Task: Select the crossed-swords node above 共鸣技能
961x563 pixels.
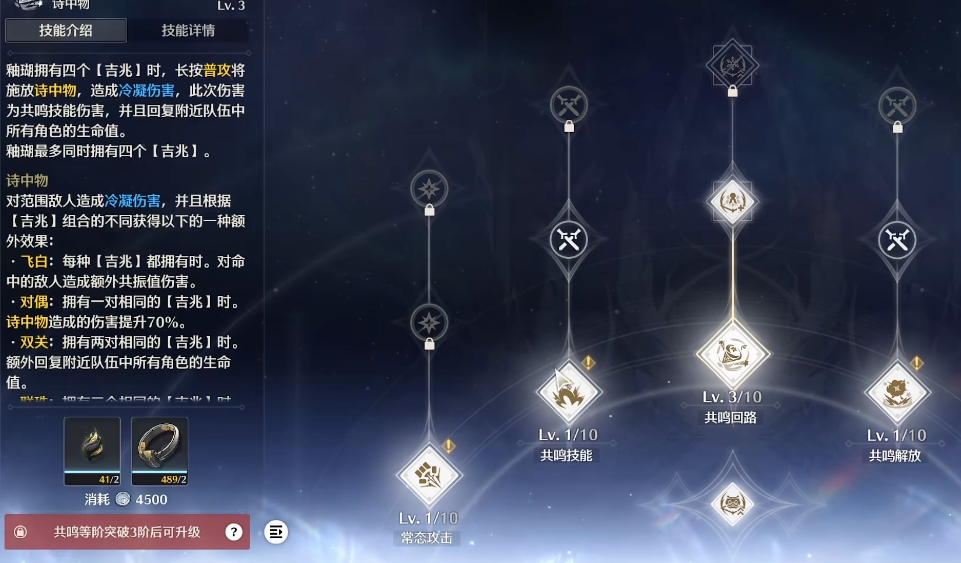Action: [x=569, y=240]
